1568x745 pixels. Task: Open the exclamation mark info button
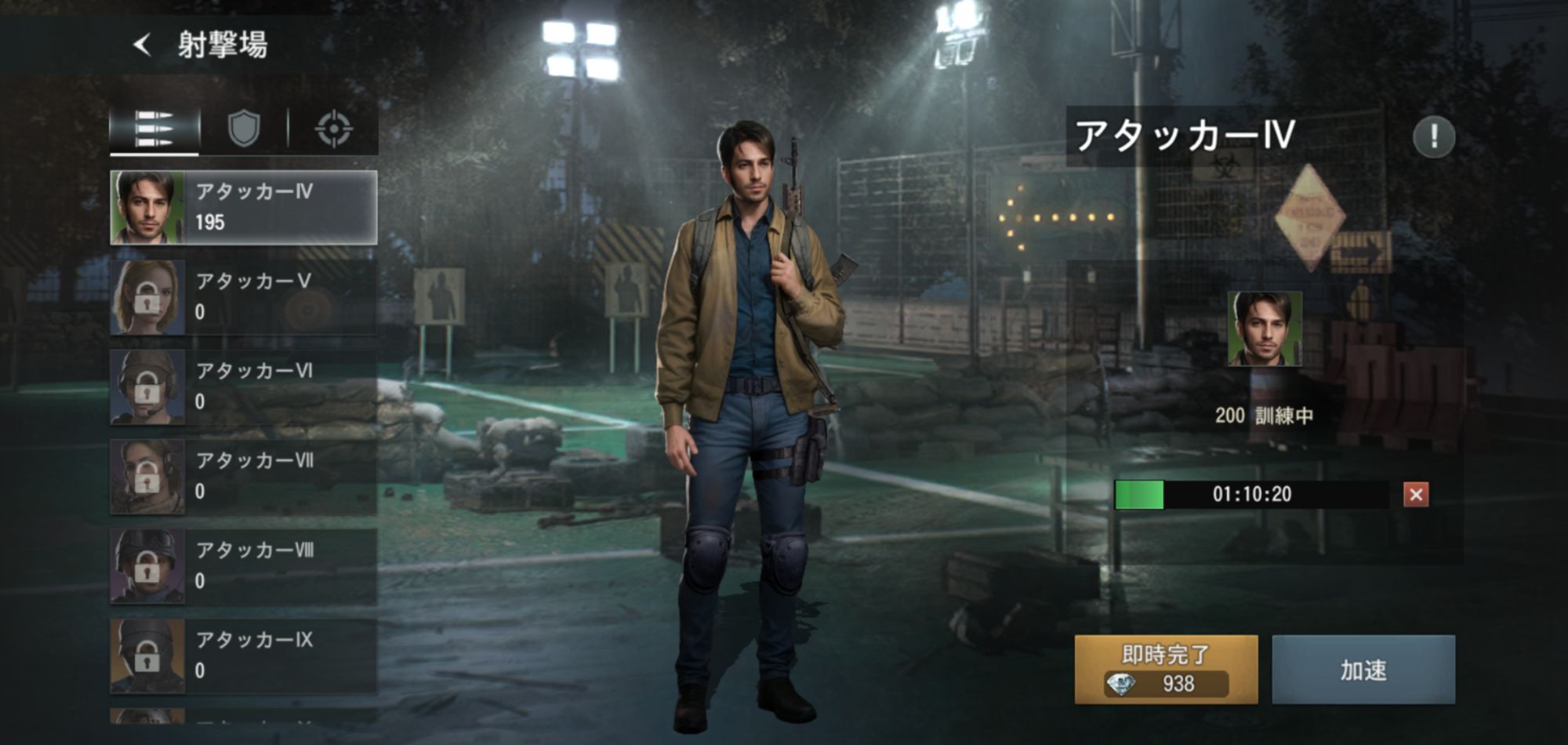(x=1434, y=137)
